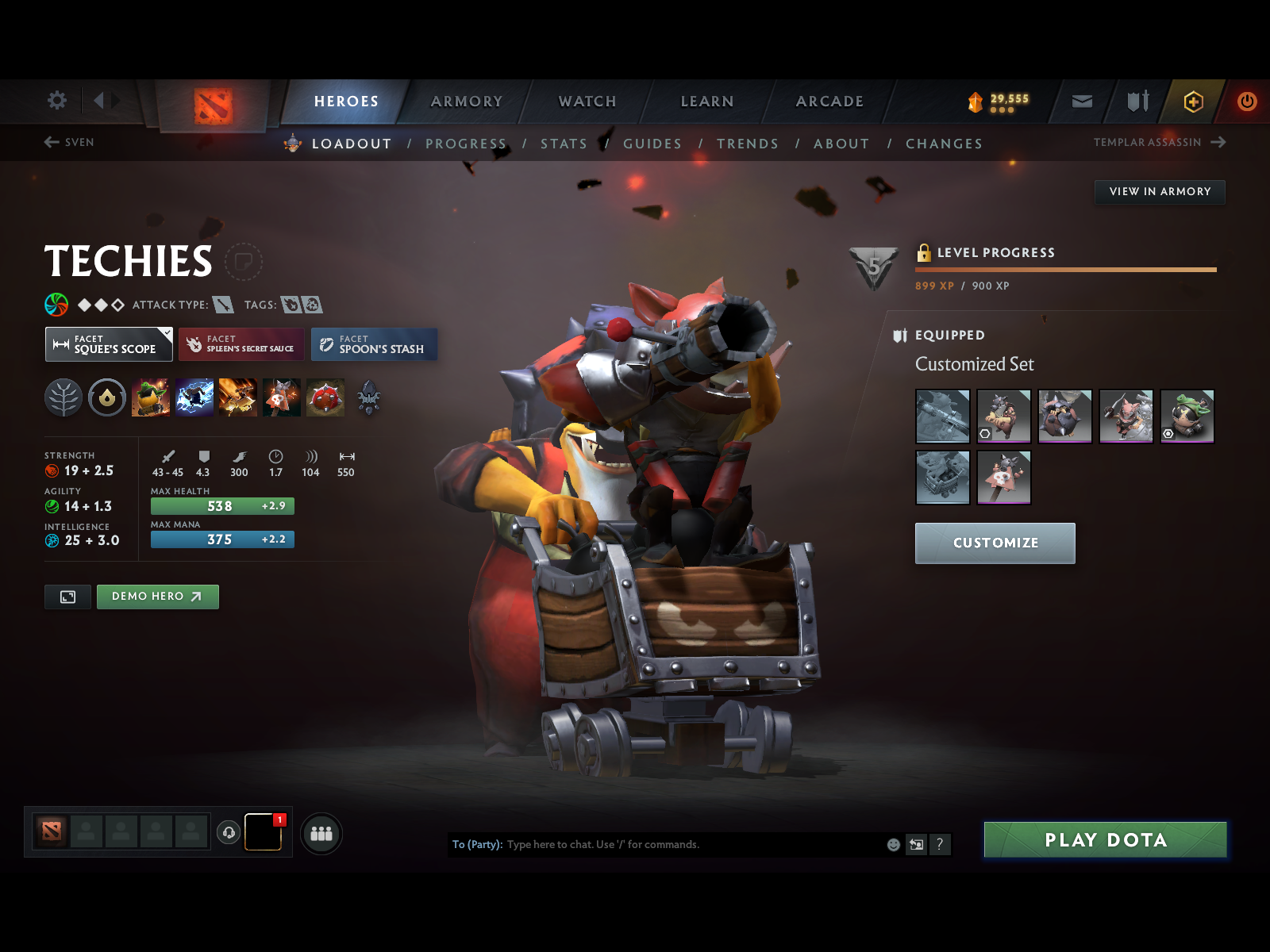Screen dimensions: 1270x952
Task: Expand the armory add-content plus icon
Action: [1194, 102]
